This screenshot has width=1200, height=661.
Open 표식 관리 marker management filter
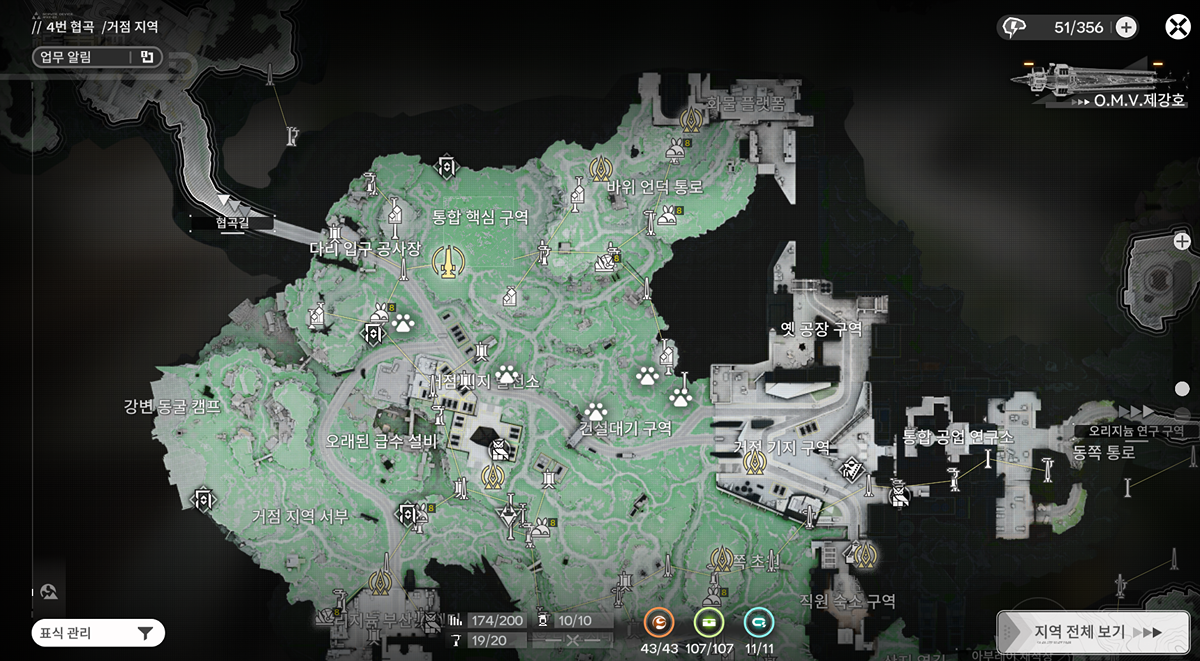point(97,632)
